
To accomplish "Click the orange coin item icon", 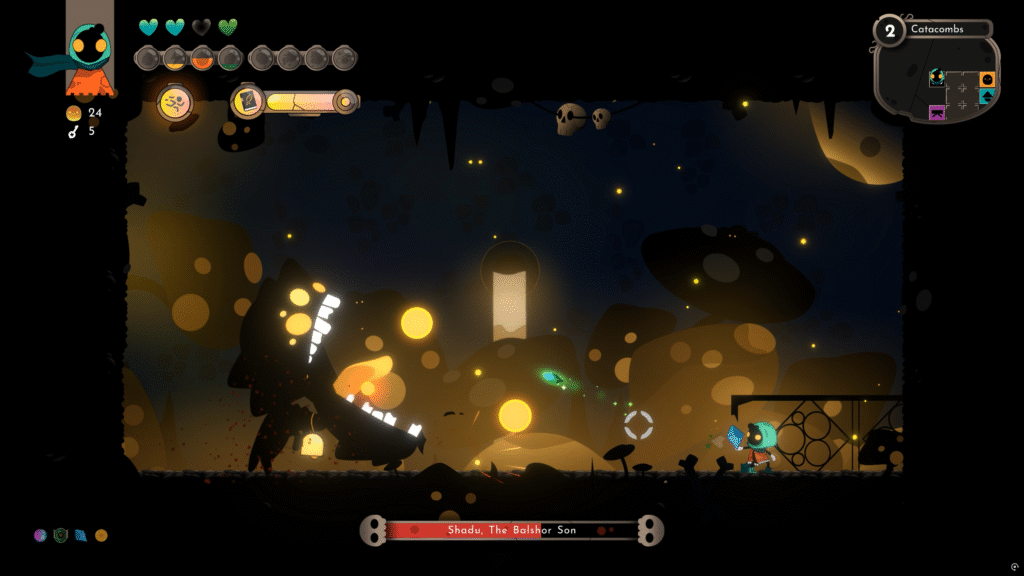I will coord(101,535).
